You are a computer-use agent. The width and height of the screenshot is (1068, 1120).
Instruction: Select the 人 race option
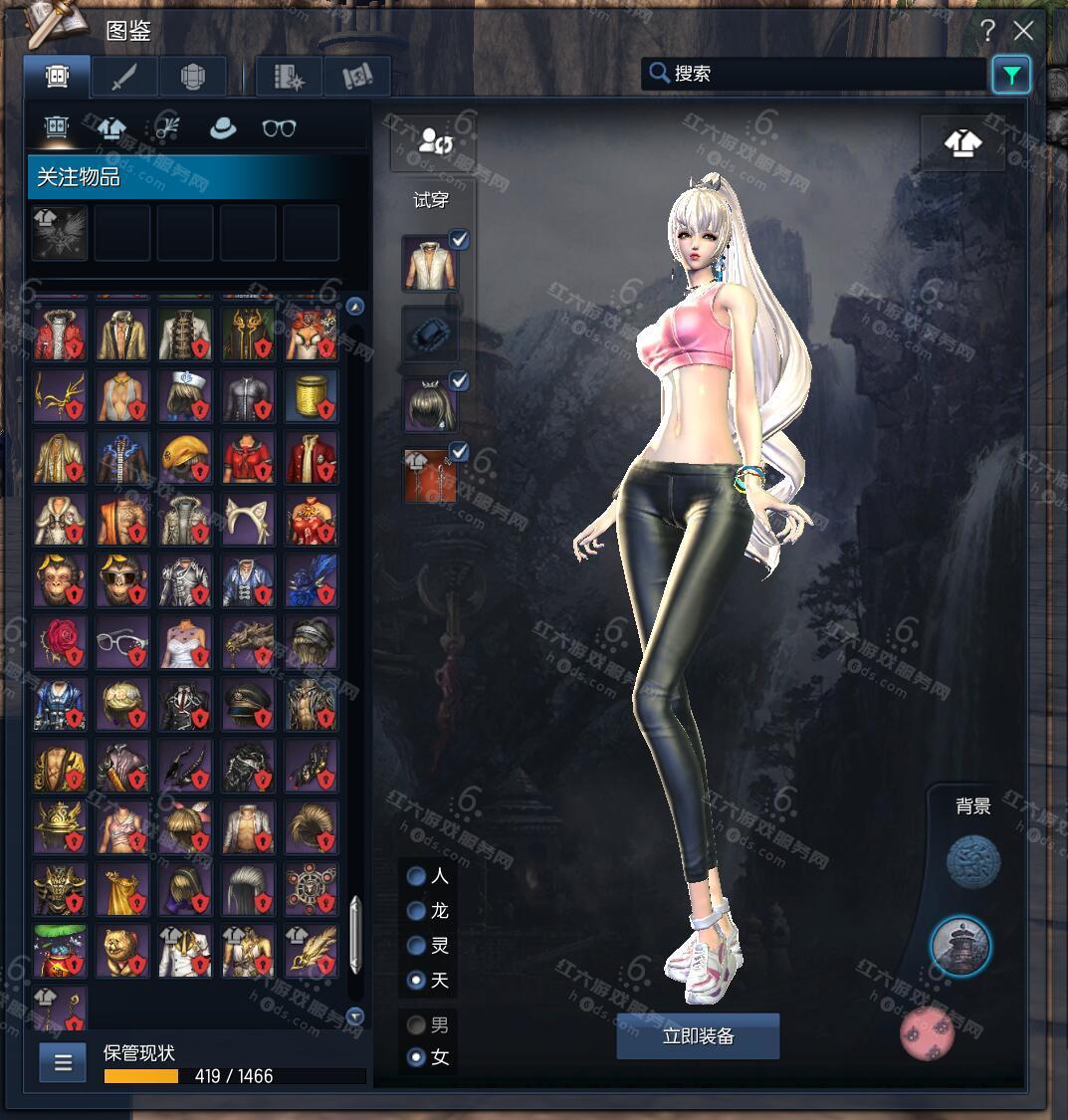(x=417, y=877)
